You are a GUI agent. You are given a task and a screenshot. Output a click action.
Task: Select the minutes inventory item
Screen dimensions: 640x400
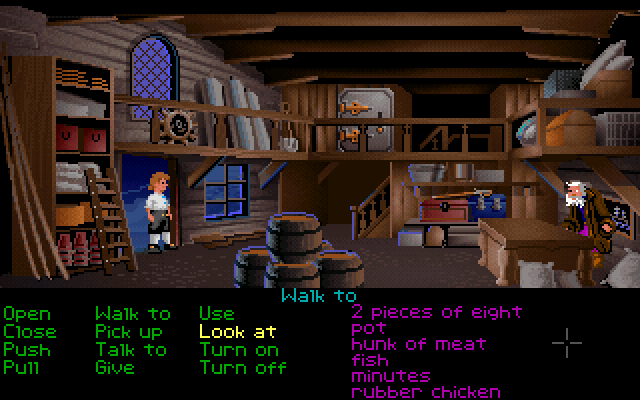tap(391, 376)
